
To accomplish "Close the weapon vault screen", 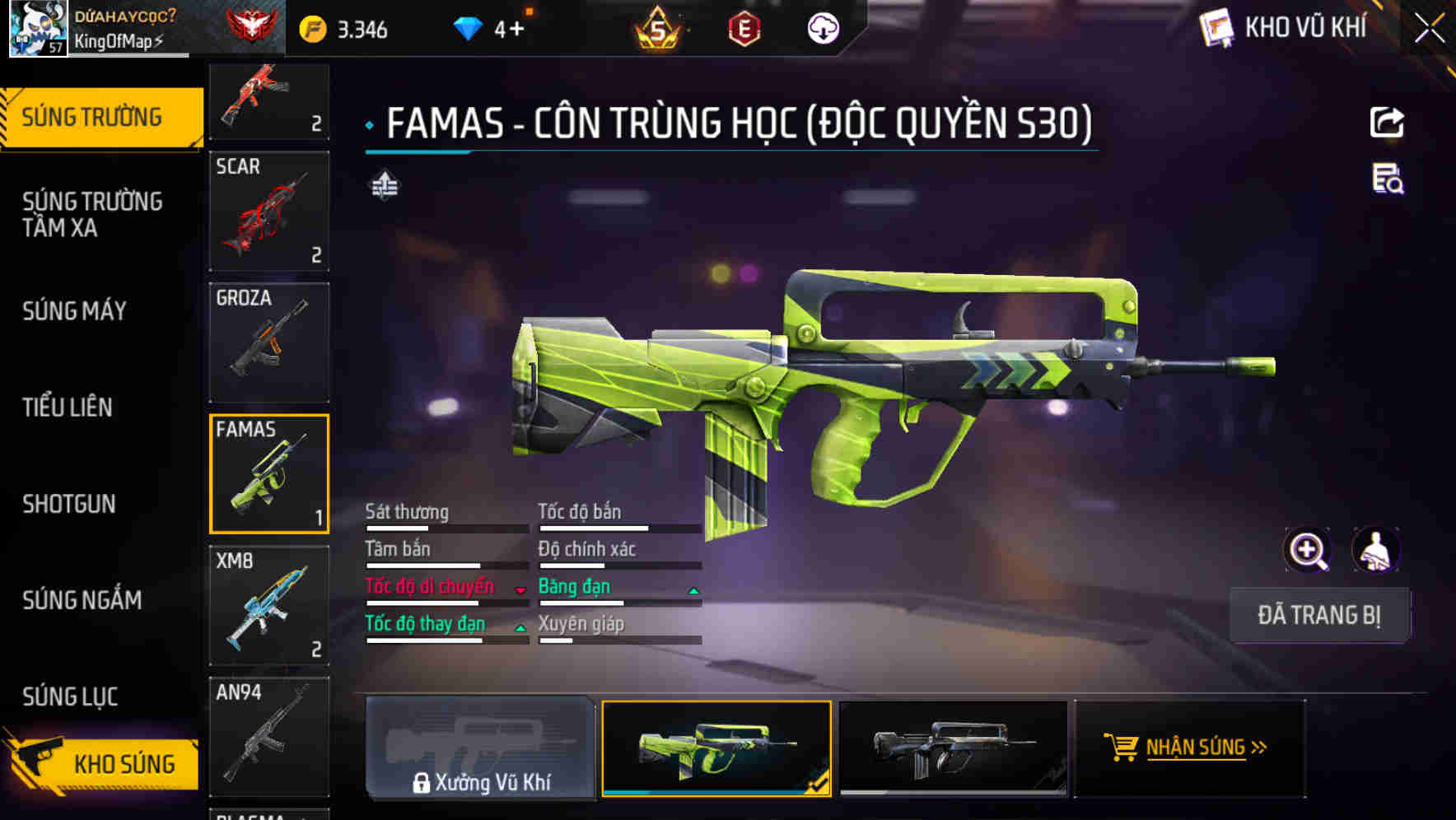I will pyautogui.click(x=1430, y=29).
